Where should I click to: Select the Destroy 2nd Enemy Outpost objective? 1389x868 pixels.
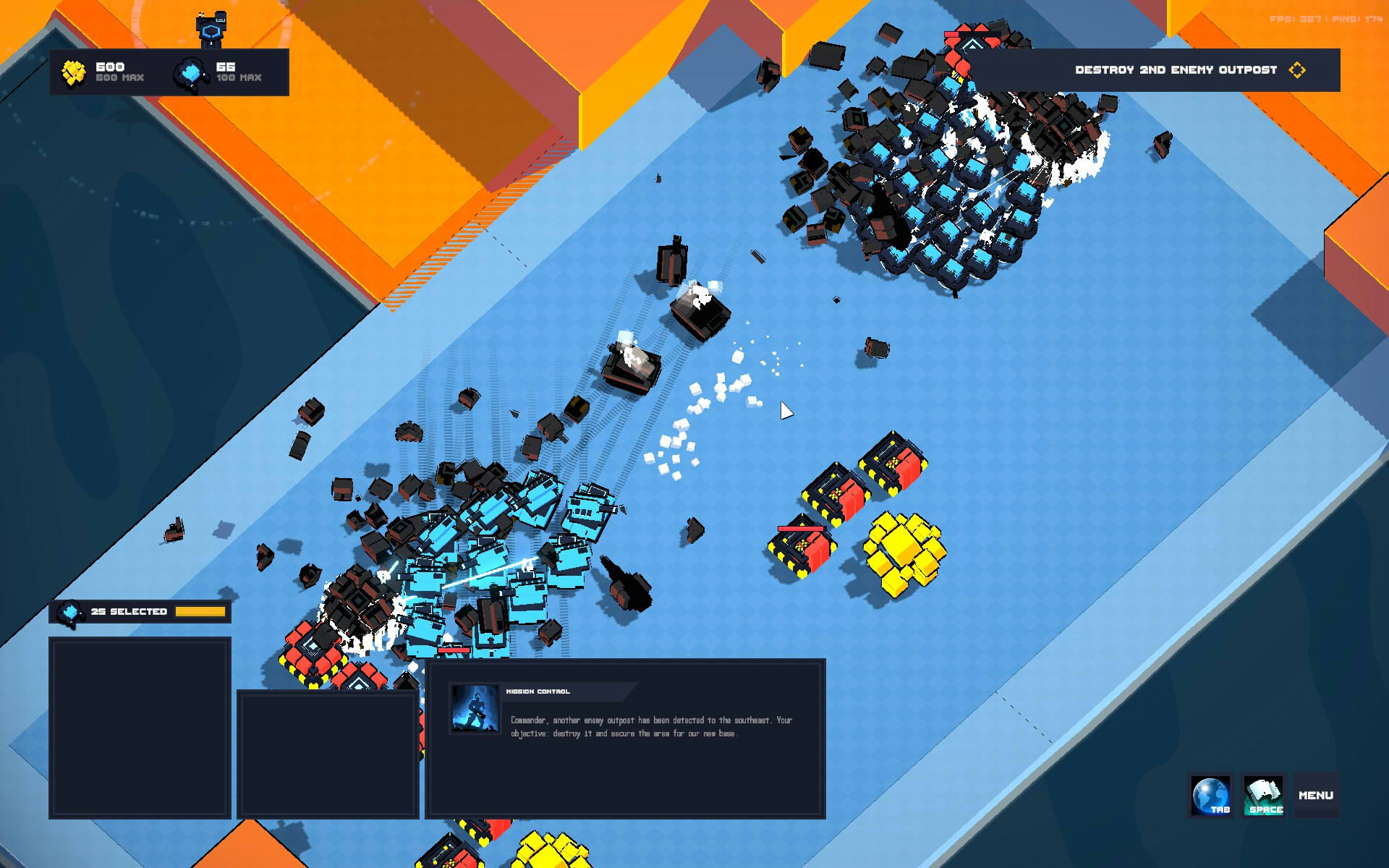[x=1176, y=70]
